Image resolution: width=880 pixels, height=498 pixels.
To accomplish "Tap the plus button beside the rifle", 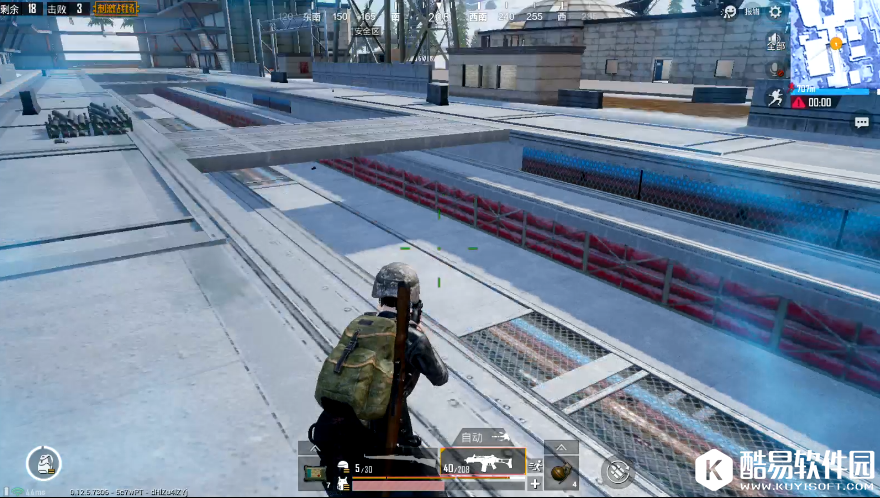I will (534, 484).
